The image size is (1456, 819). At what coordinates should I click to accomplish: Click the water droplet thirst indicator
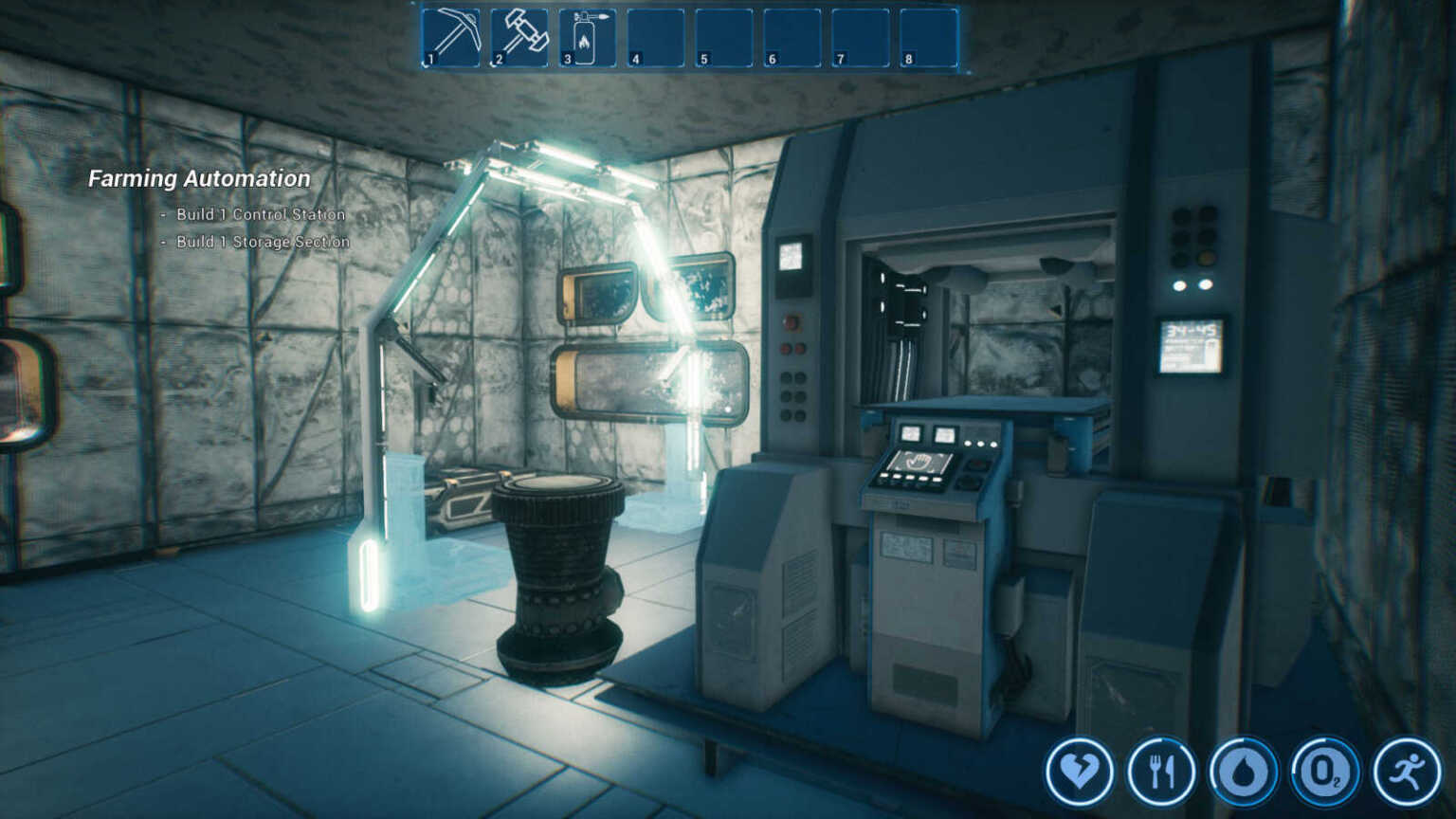[1244, 772]
